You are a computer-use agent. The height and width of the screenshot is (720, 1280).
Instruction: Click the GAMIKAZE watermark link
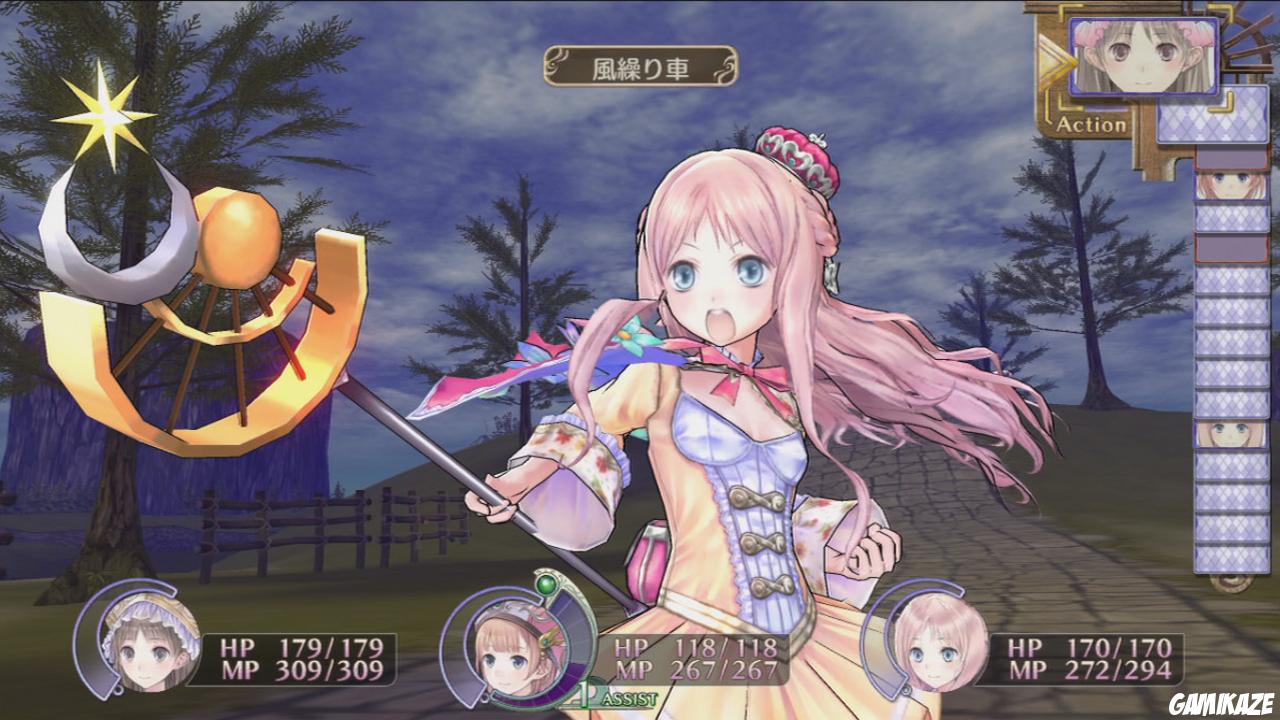point(1222,704)
